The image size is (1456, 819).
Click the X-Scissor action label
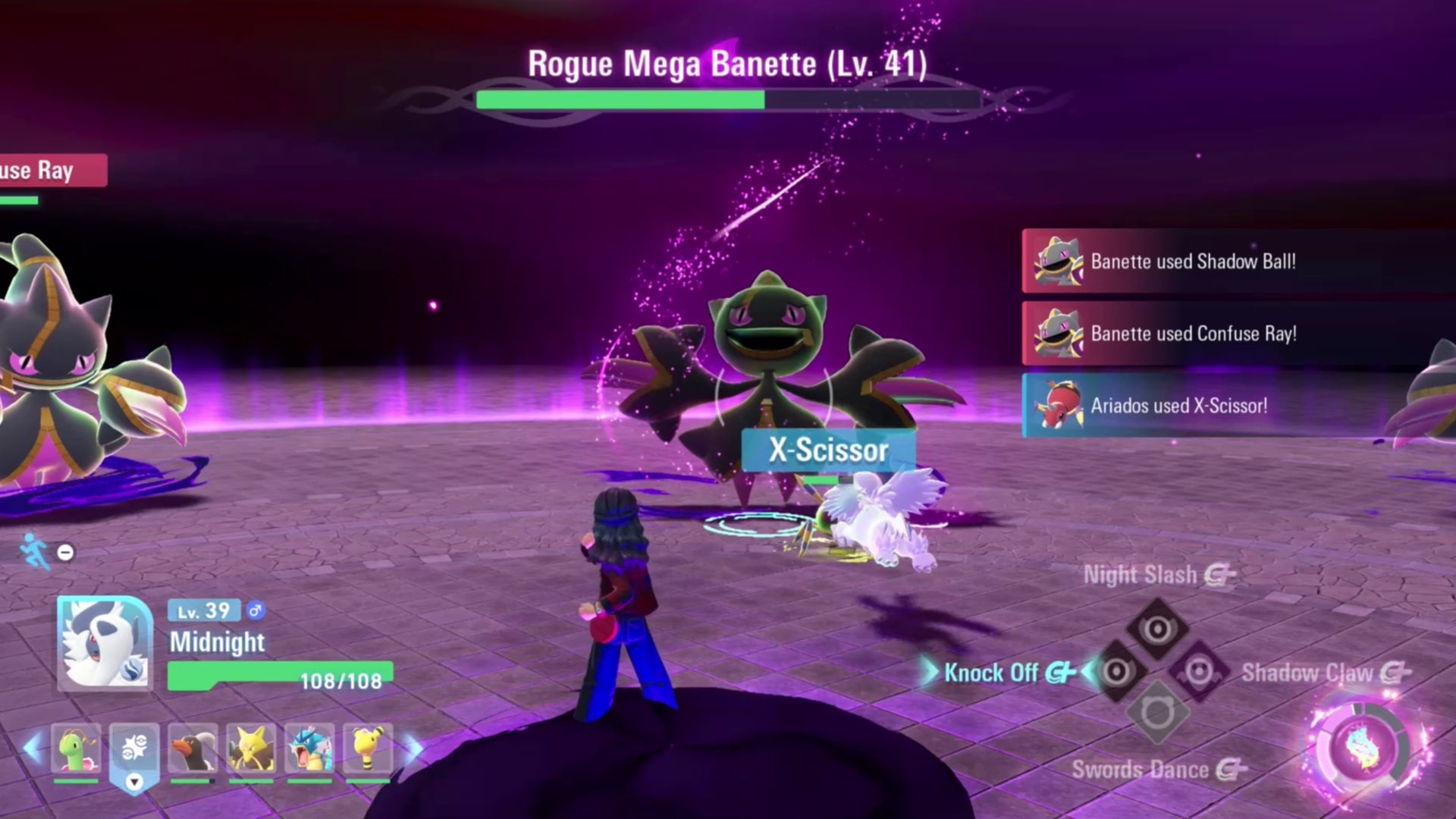(828, 449)
